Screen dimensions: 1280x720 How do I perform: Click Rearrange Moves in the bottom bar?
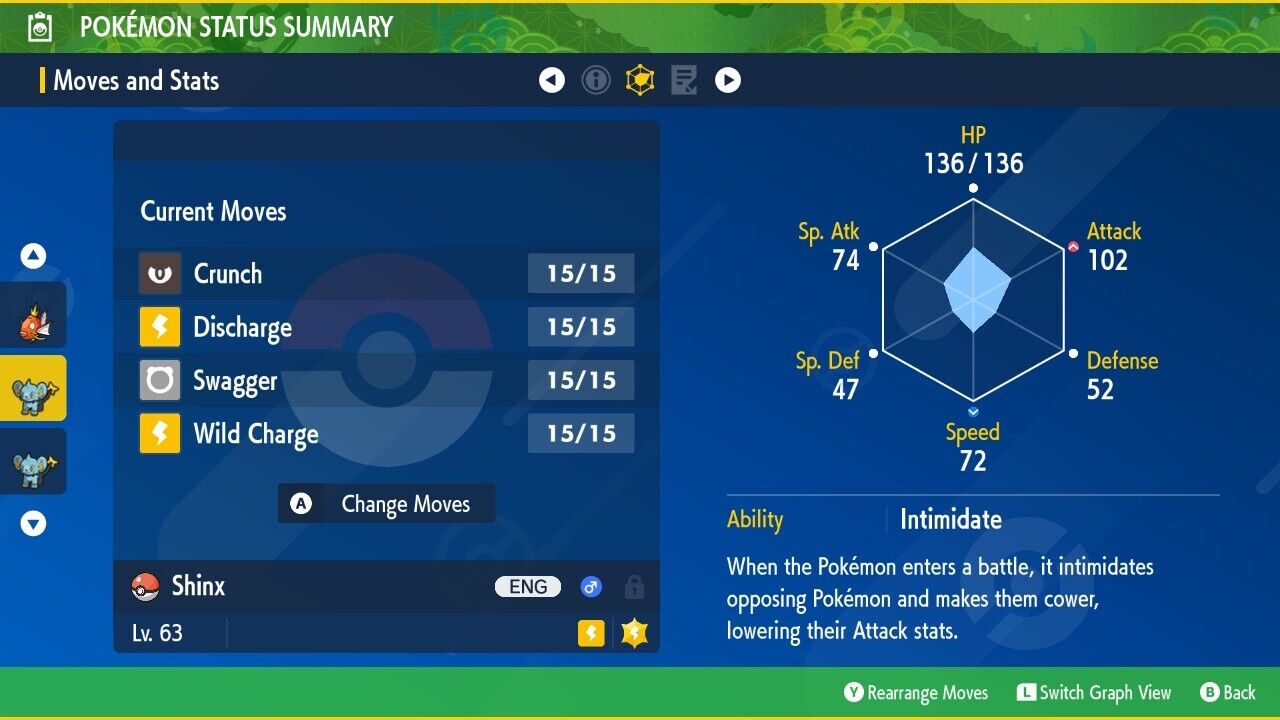(x=916, y=693)
